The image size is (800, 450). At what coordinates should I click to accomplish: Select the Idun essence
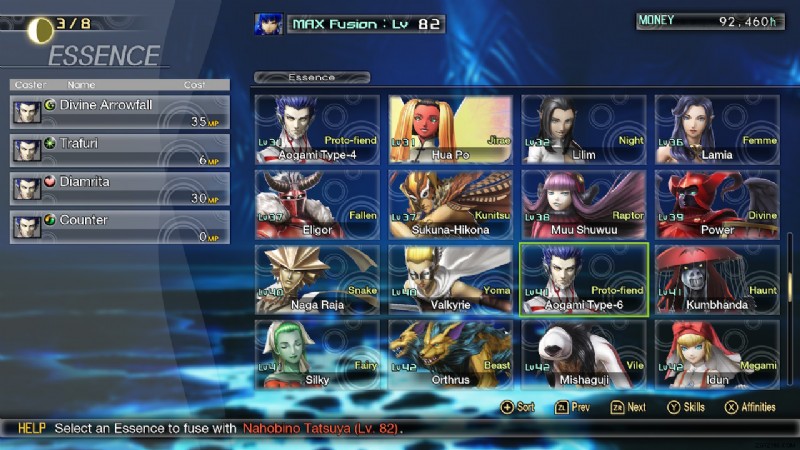tap(717, 354)
